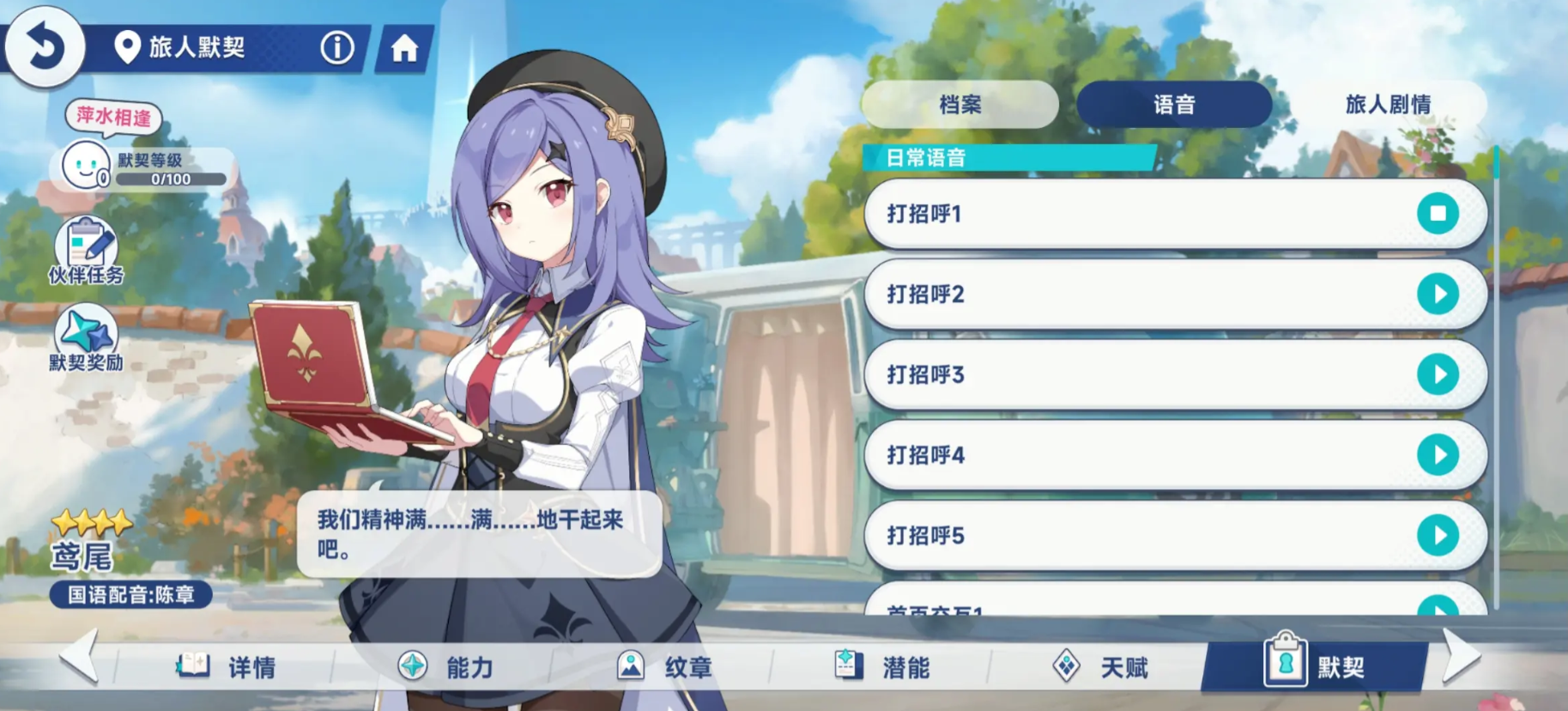This screenshot has width=1568, height=711.
Task: Switch to the 档案 tab
Action: (960, 105)
